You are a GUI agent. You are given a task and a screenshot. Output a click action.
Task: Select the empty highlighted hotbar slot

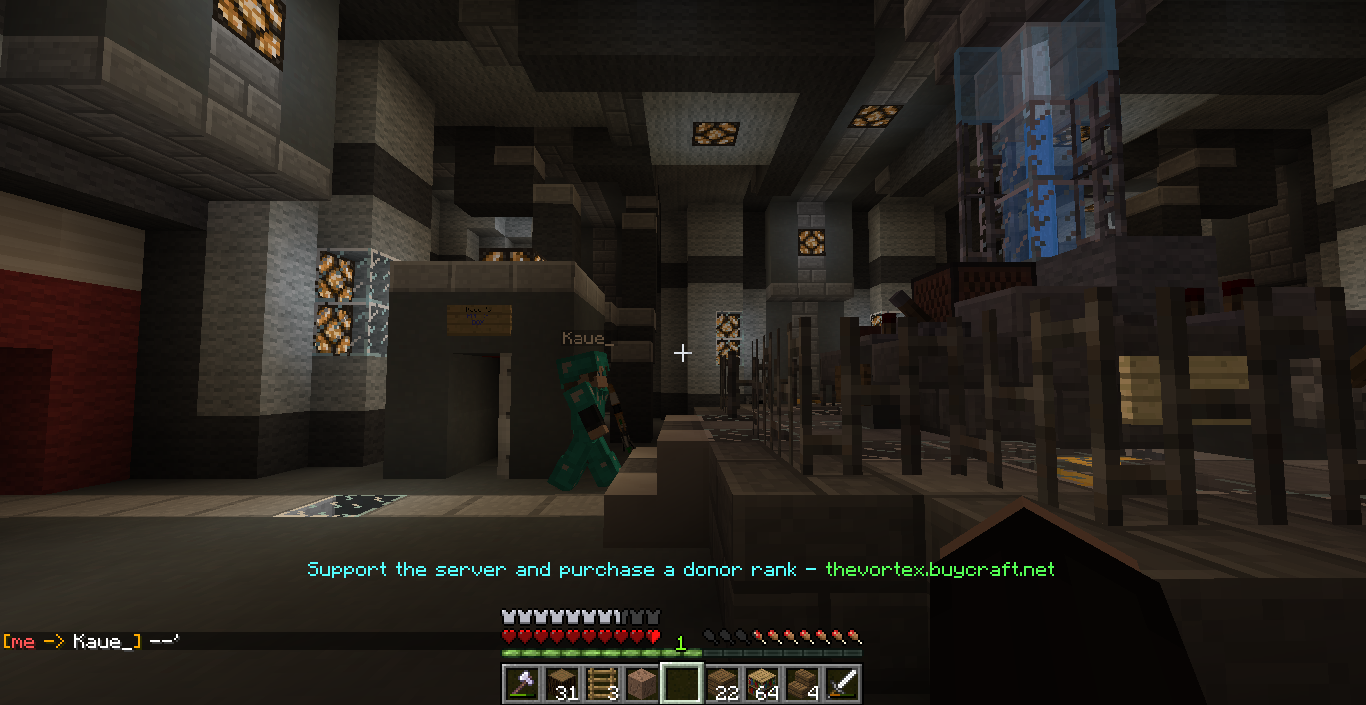(x=681, y=684)
